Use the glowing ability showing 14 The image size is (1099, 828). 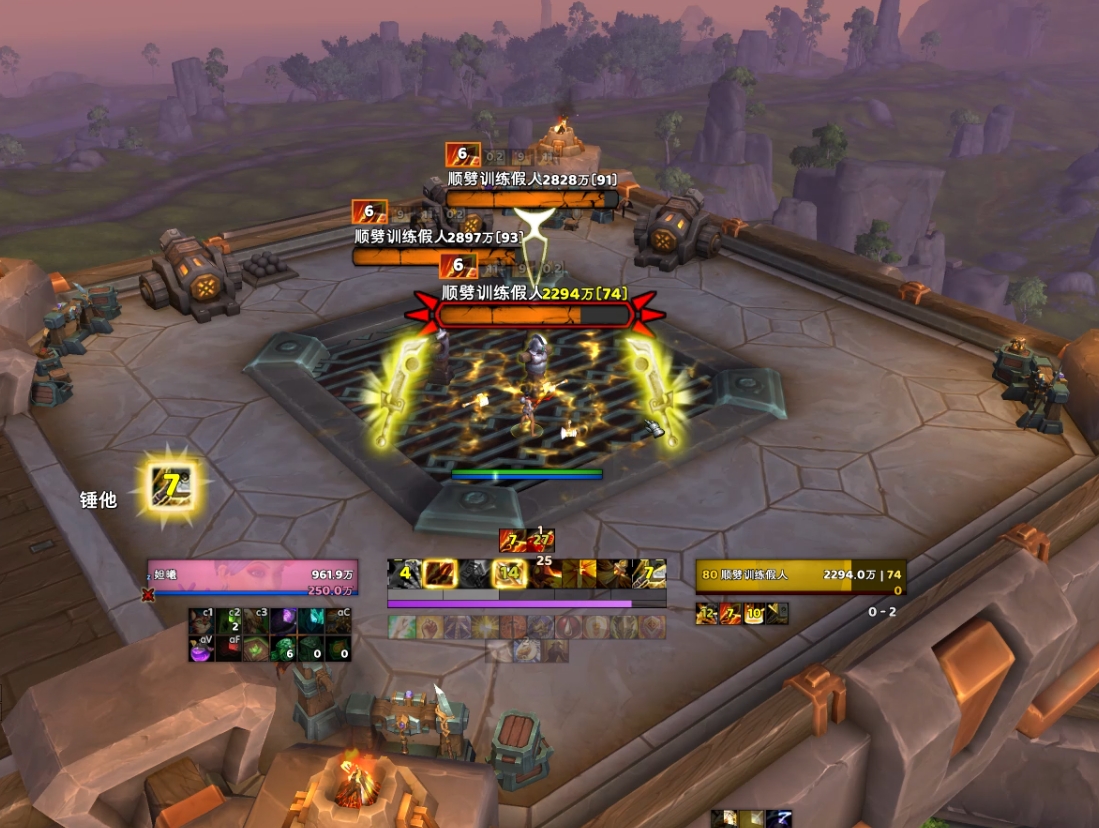(509, 573)
